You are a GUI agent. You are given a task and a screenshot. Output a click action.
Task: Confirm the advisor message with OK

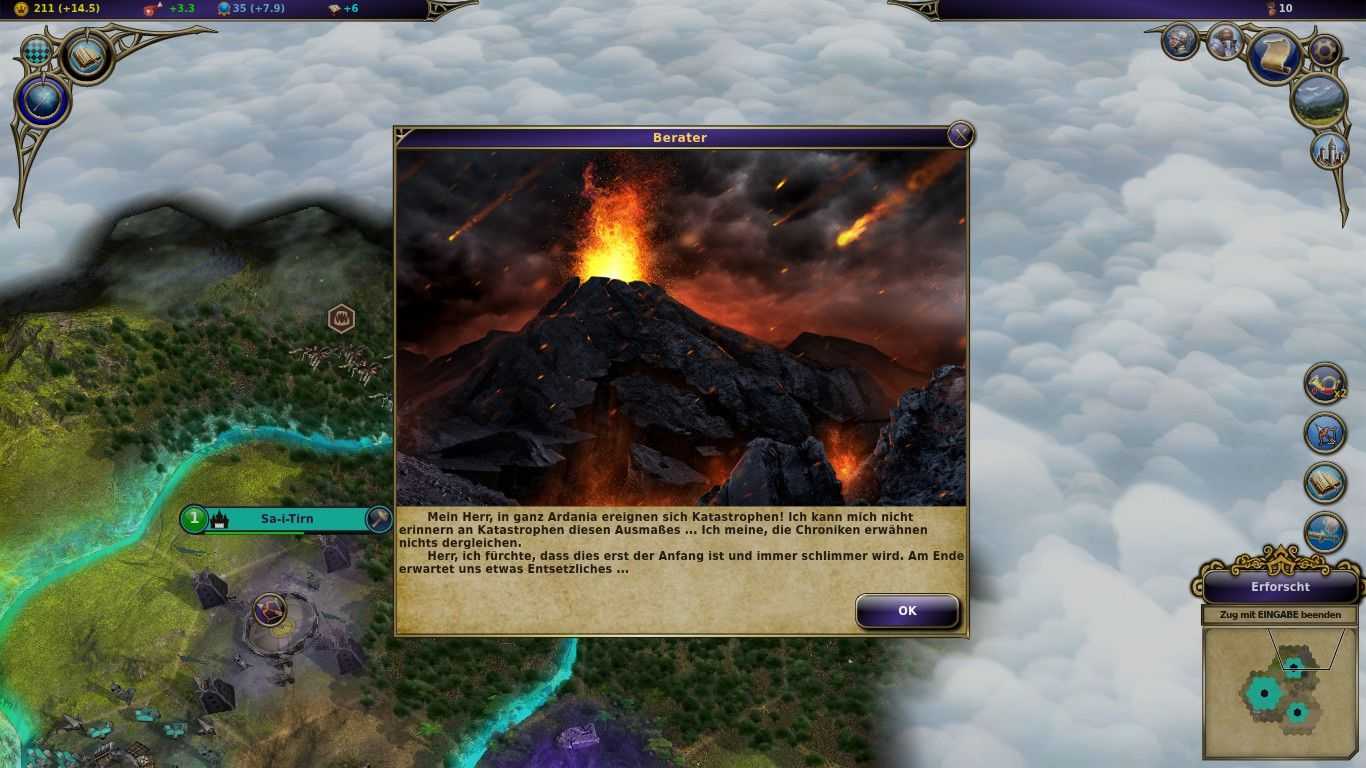pyautogui.click(x=907, y=611)
